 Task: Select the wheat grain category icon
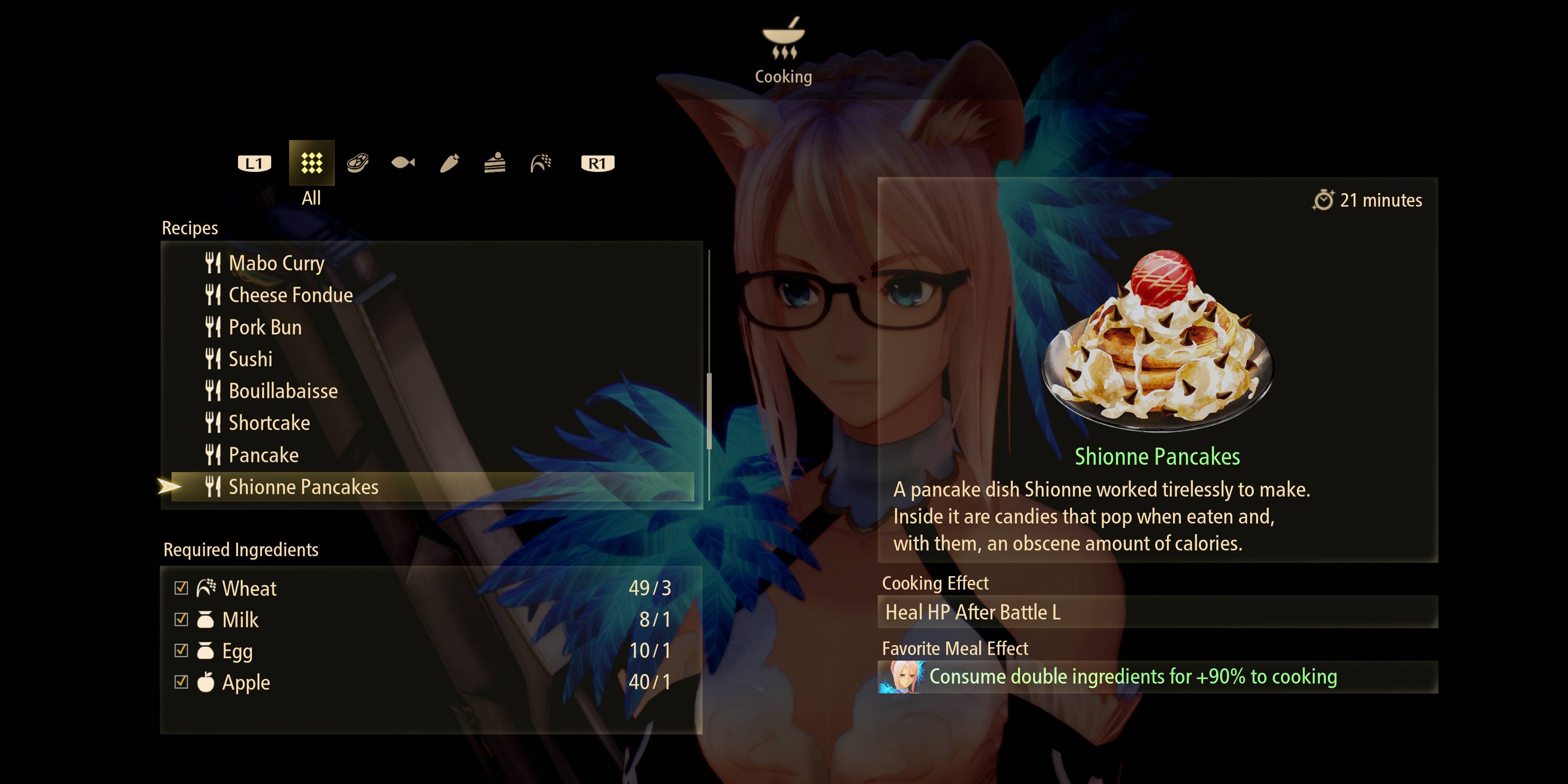coord(540,163)
